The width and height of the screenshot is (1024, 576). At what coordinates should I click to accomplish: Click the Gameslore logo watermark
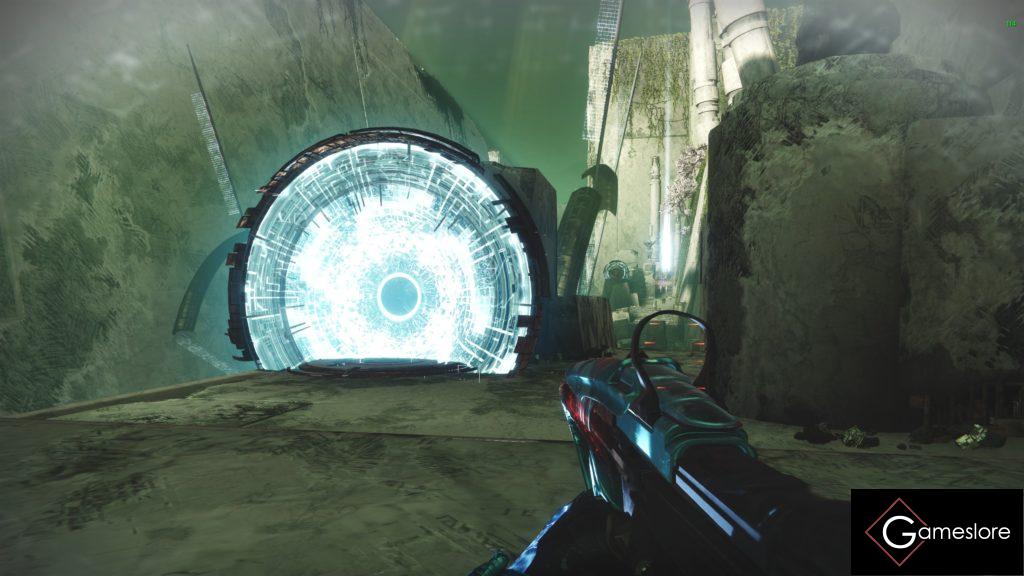tap(937, 532)
